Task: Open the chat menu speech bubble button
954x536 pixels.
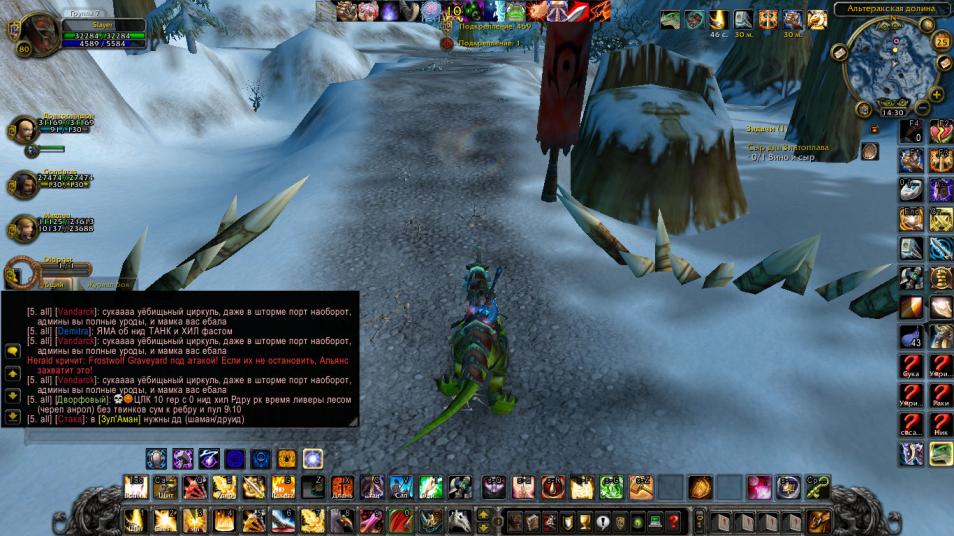Action: pos(13,351)
